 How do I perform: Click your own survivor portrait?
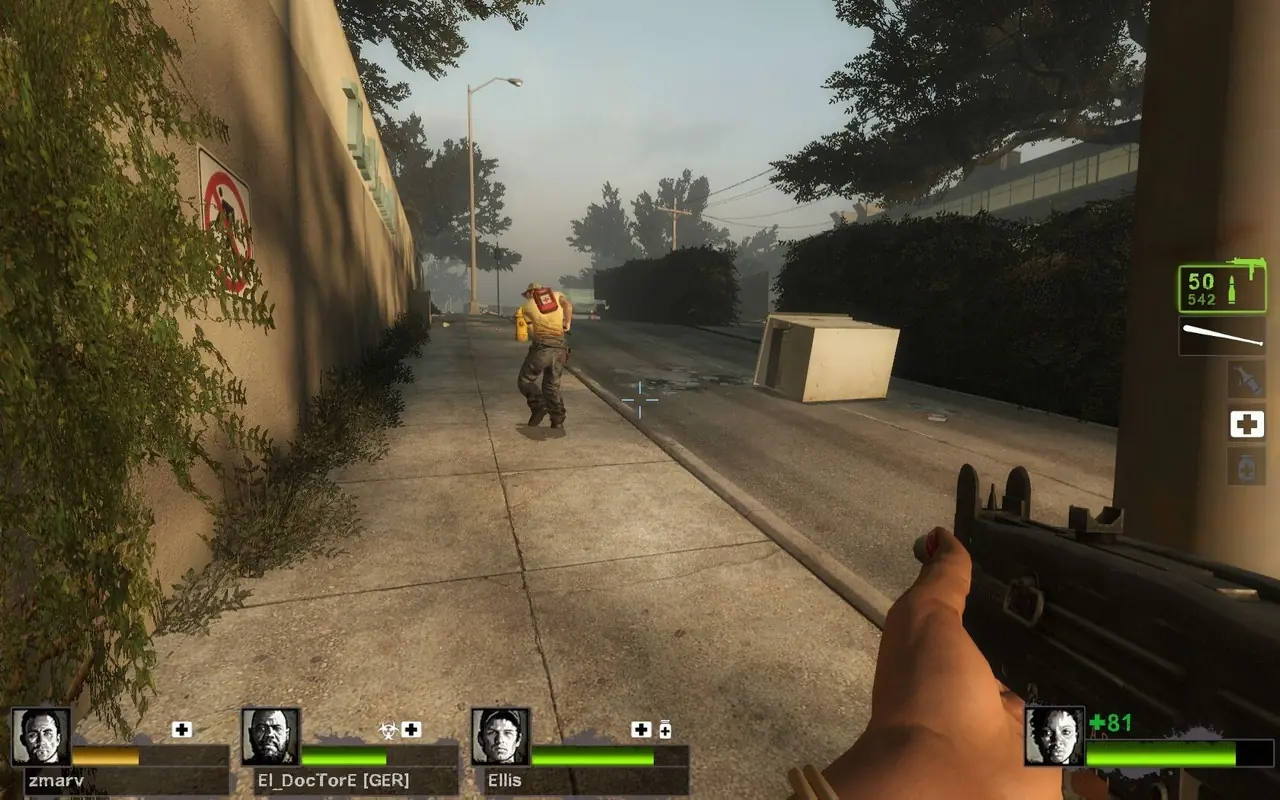tap(1054, 737)
